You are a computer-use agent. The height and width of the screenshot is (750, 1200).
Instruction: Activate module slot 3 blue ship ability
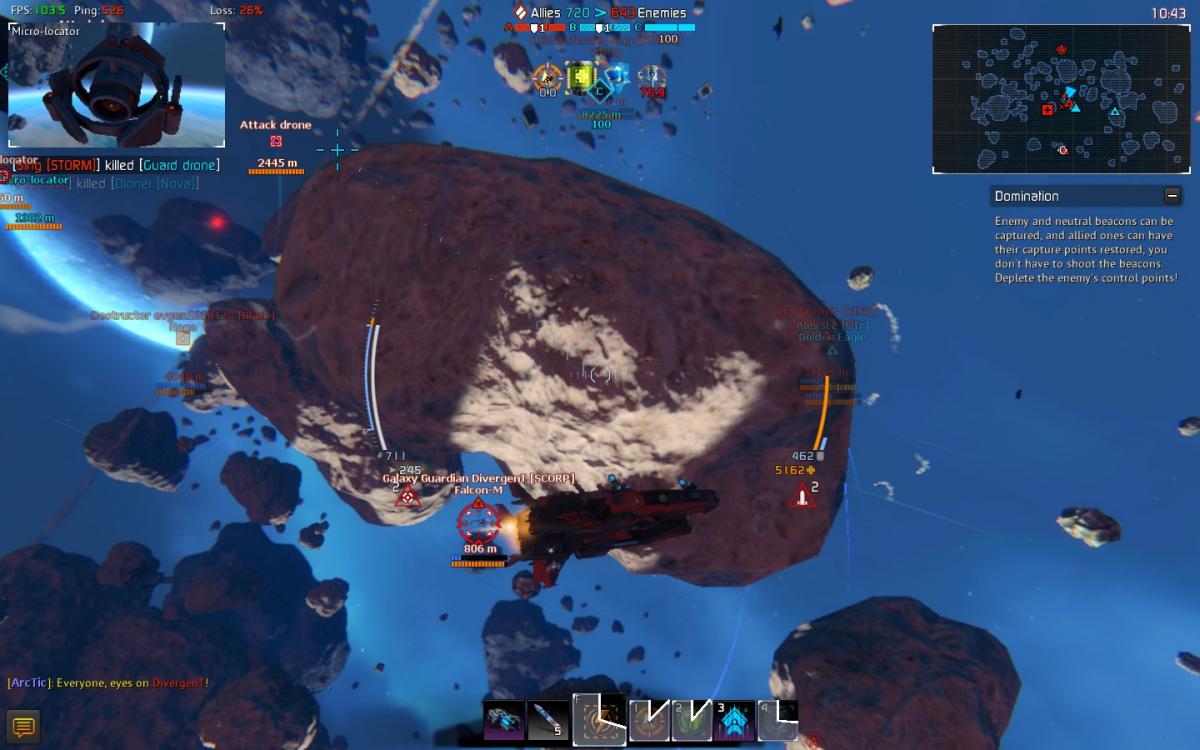pyautogui.click(x=734, y=721)
